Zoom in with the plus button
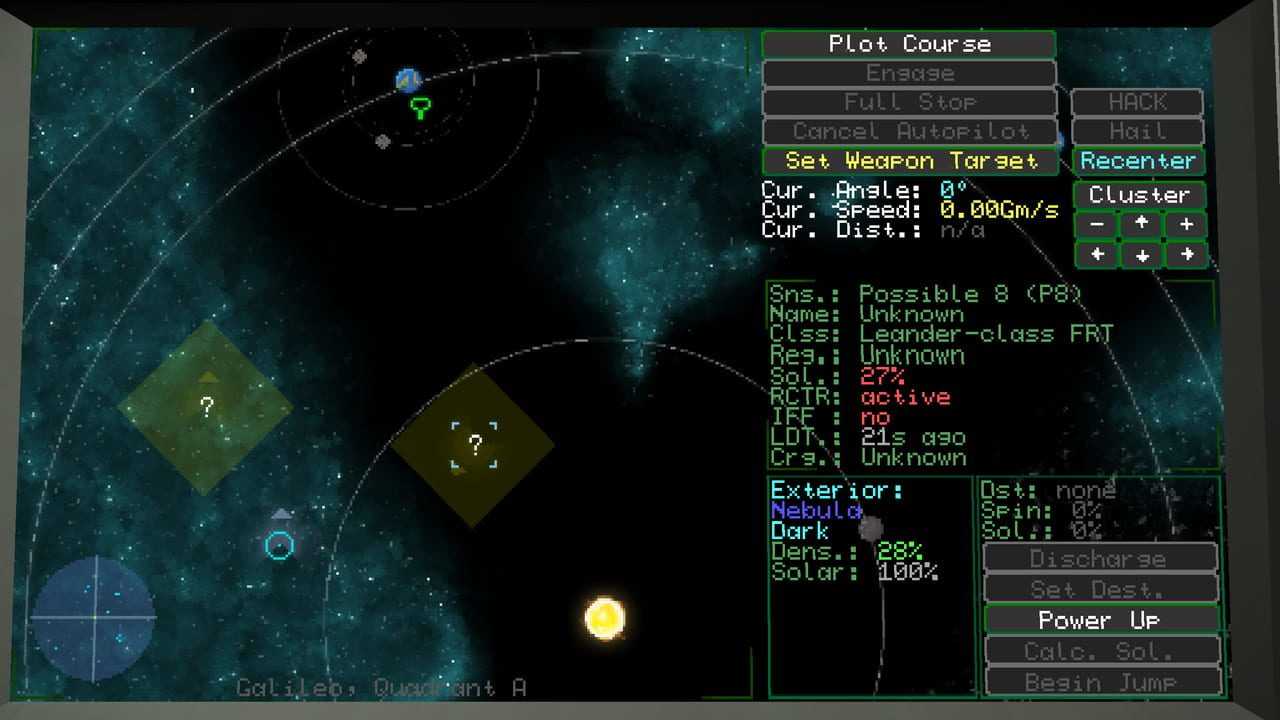 [x=1186, y=224]
